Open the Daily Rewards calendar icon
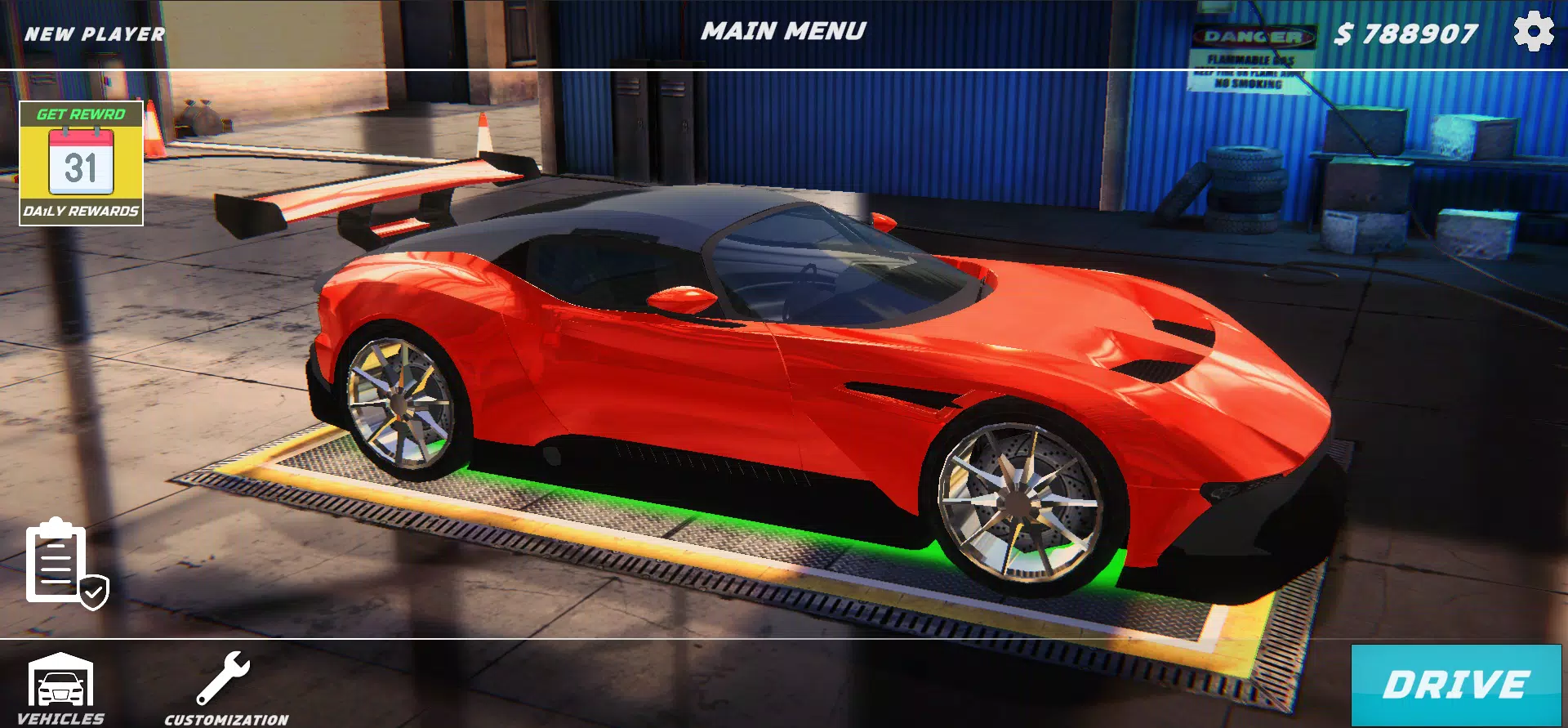This screenshot has width=1568, height=728. (x=82, y=161)
